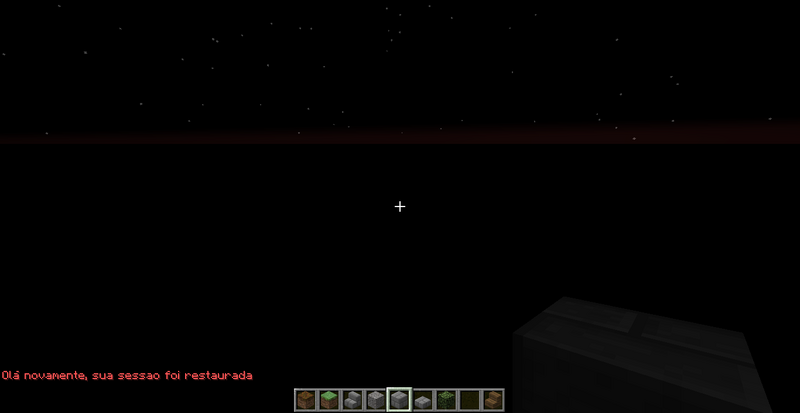Choose the stone brick stairs slot

click(x=352, y=400)
